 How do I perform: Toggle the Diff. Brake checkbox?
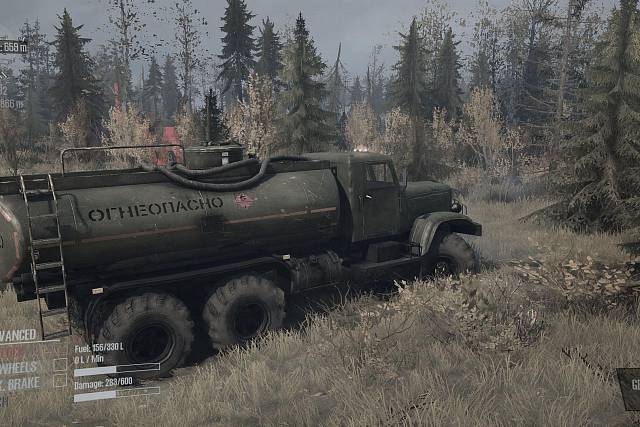click(x=60, y=382)
